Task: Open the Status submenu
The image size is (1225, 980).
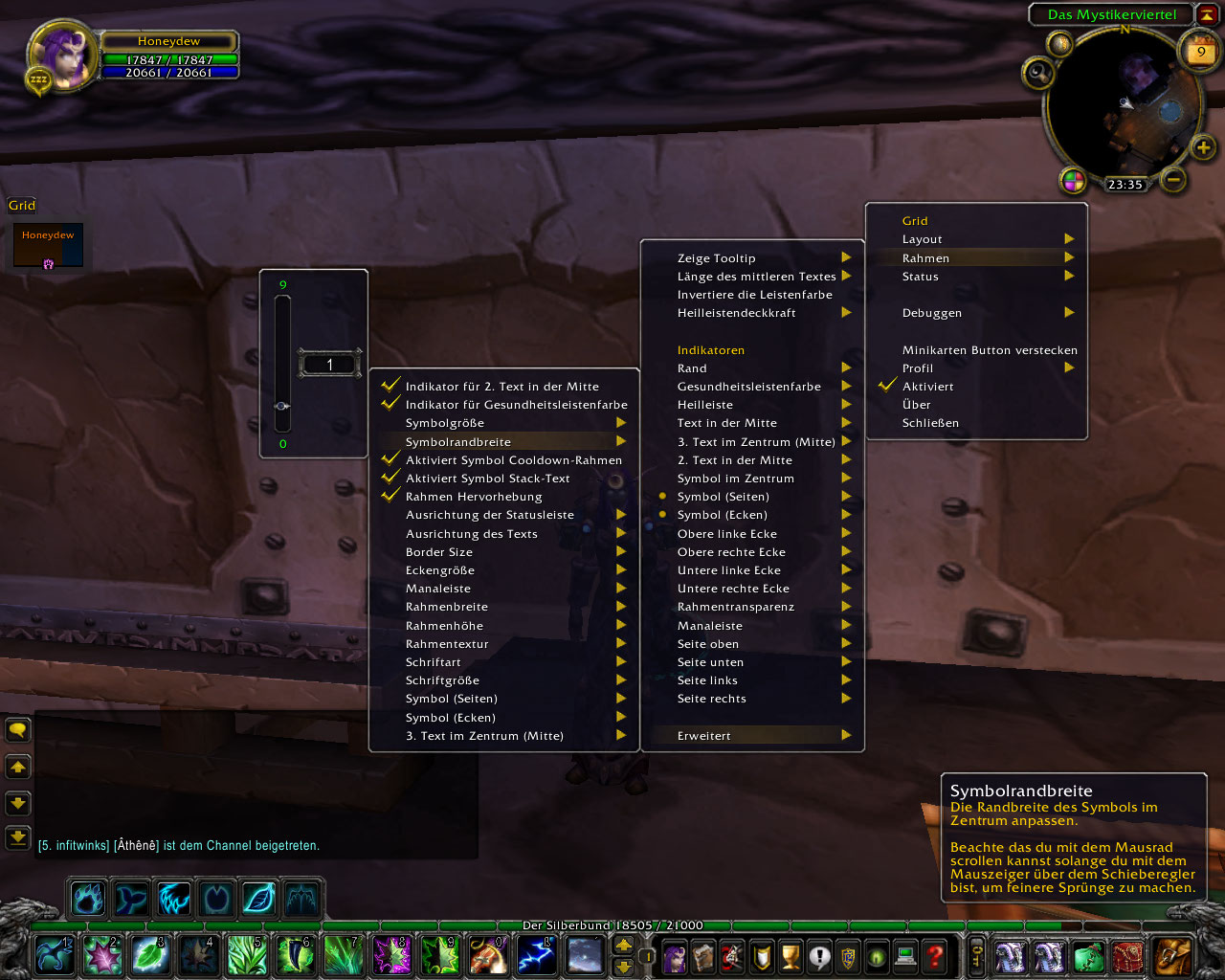Action: pyautogui.click(x=921, y=277)
